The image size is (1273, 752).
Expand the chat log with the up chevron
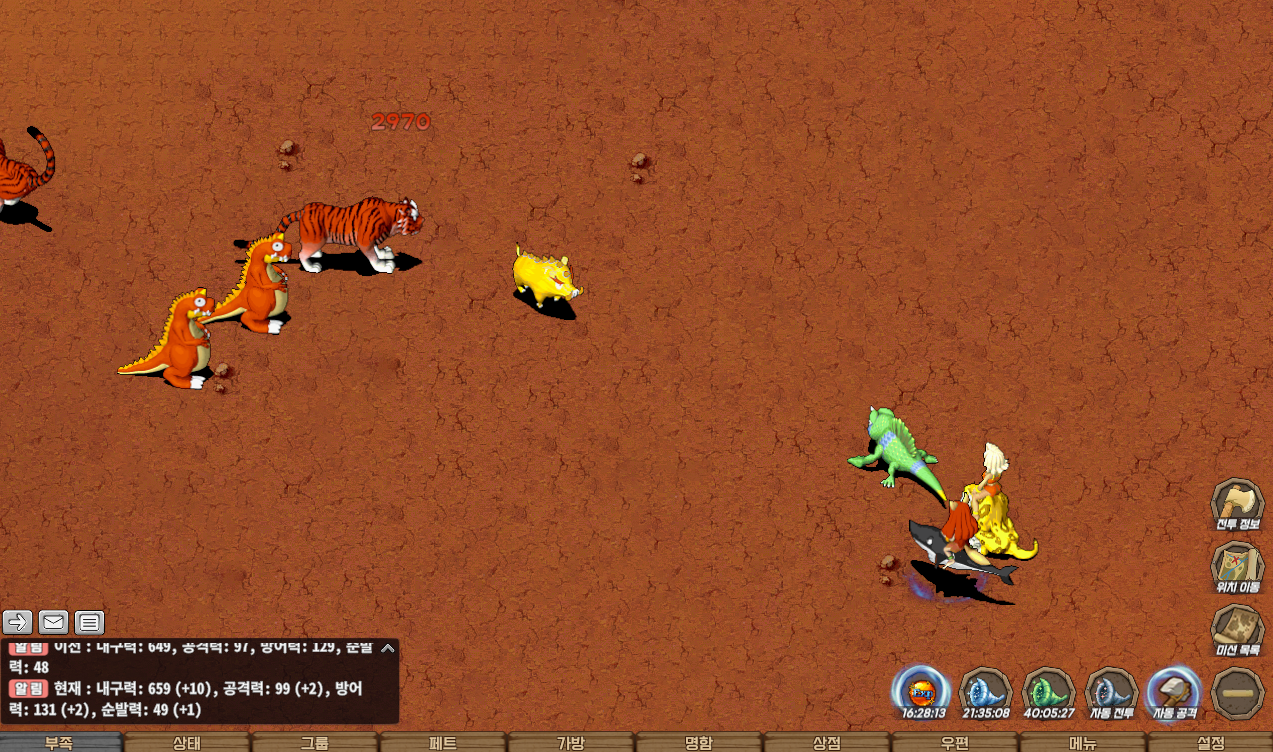388,649
